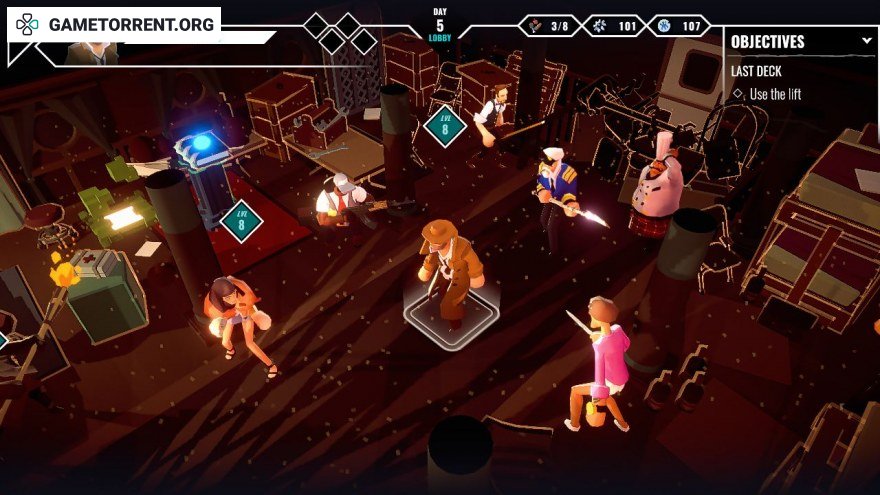This screenshot has width=880, height=495.
Task: Select the highlighted fedora hero unit
Action: [449, 270]
